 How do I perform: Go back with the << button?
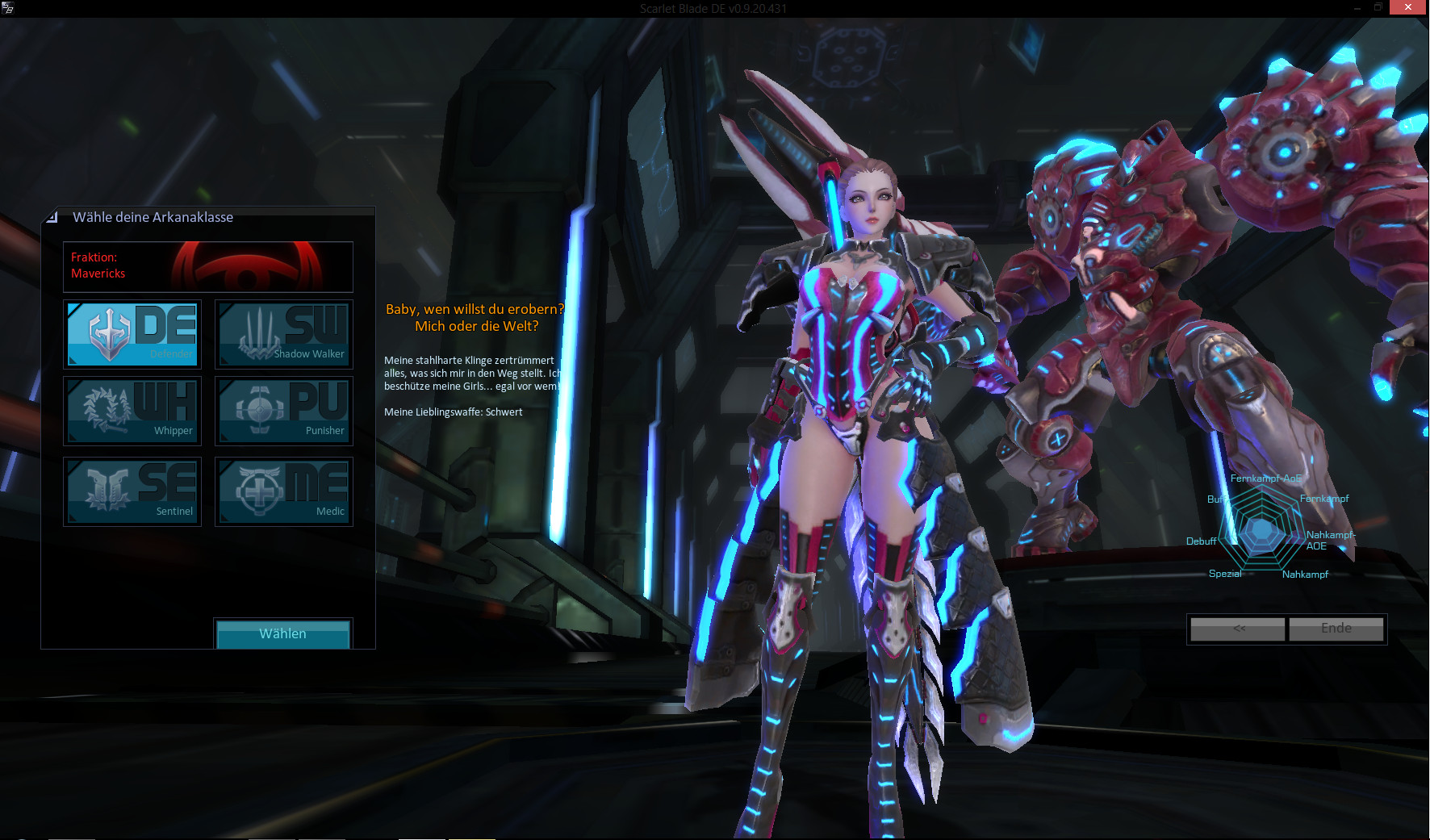pyautogui.click(x=1238, y=629)
